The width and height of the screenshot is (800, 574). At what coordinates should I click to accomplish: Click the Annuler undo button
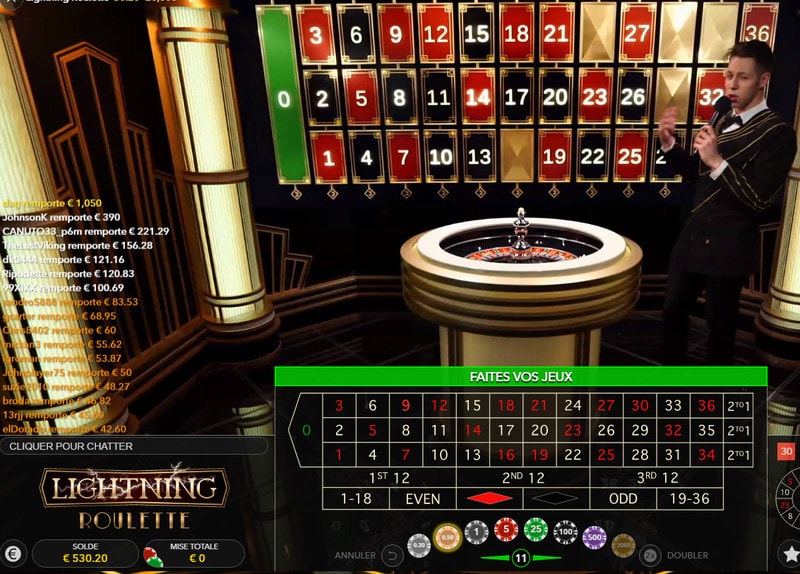point(392,555)
